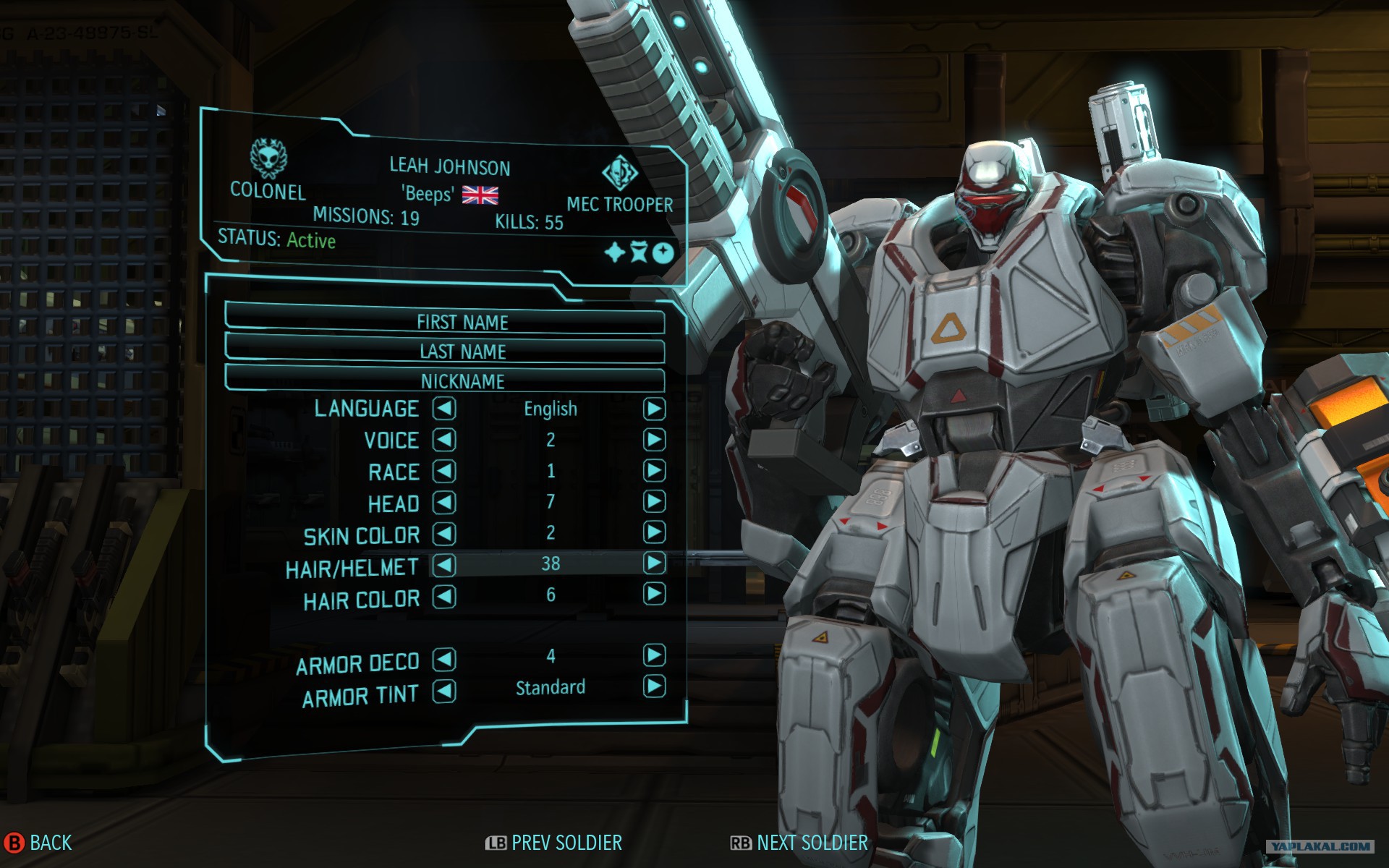1389x868 pixels.
Task: Cycle Head to the next option
Action: [654, 501]
